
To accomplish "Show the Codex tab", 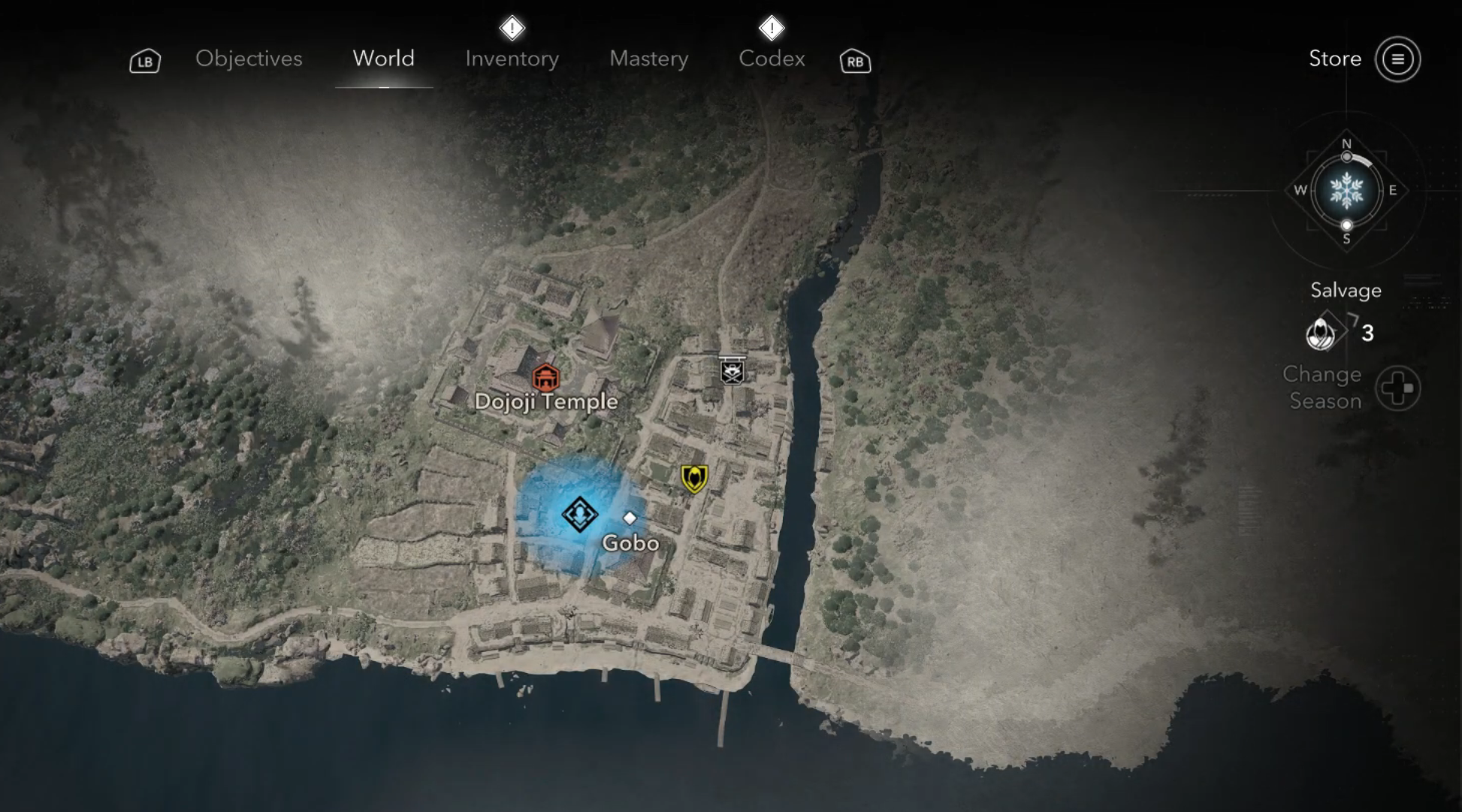I will click(x=772, y=59).
